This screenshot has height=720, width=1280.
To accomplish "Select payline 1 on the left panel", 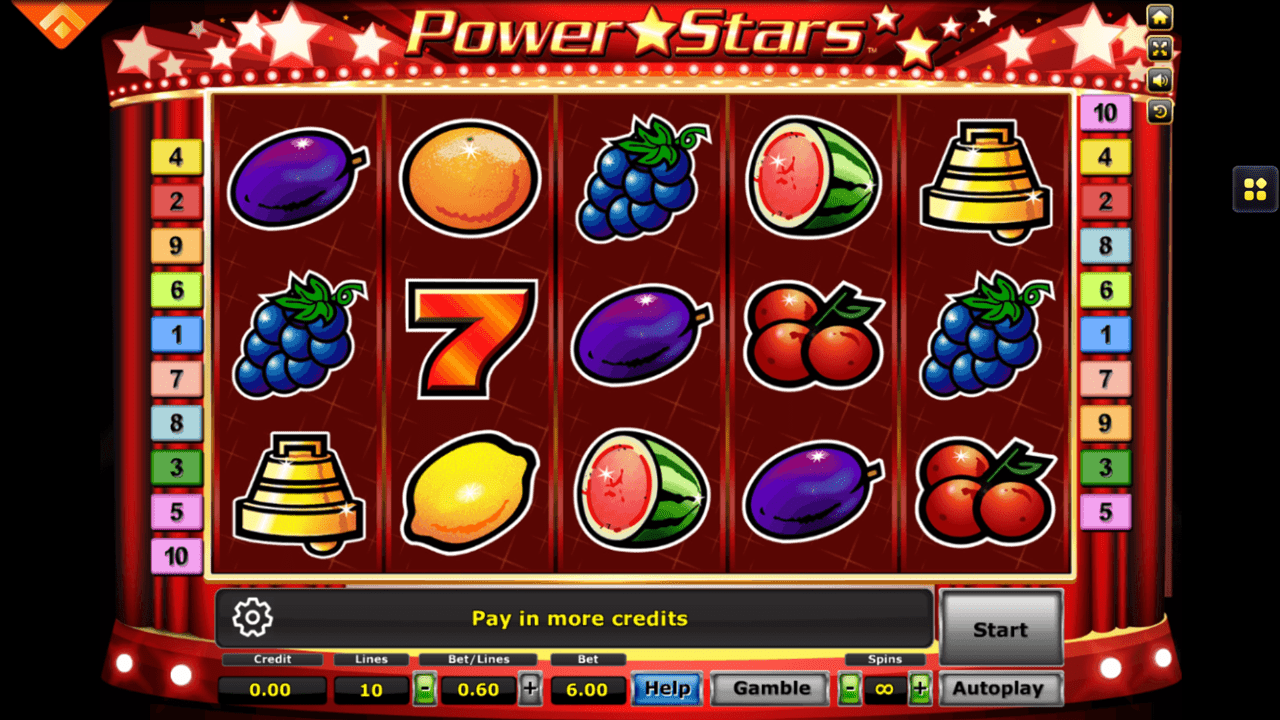I will tap(177, 334).
